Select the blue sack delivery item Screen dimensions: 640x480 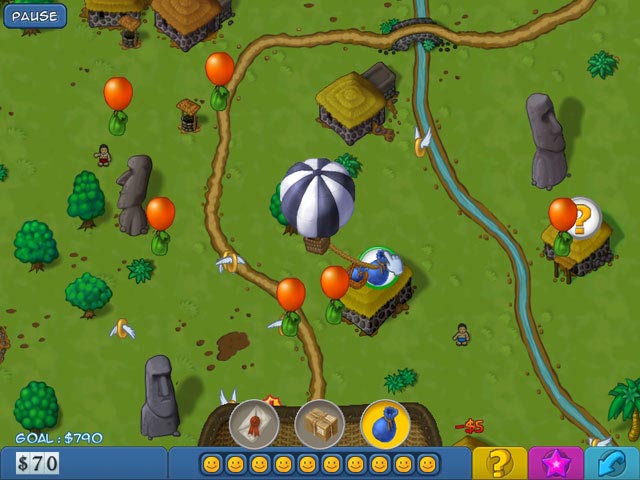point(386,423)
